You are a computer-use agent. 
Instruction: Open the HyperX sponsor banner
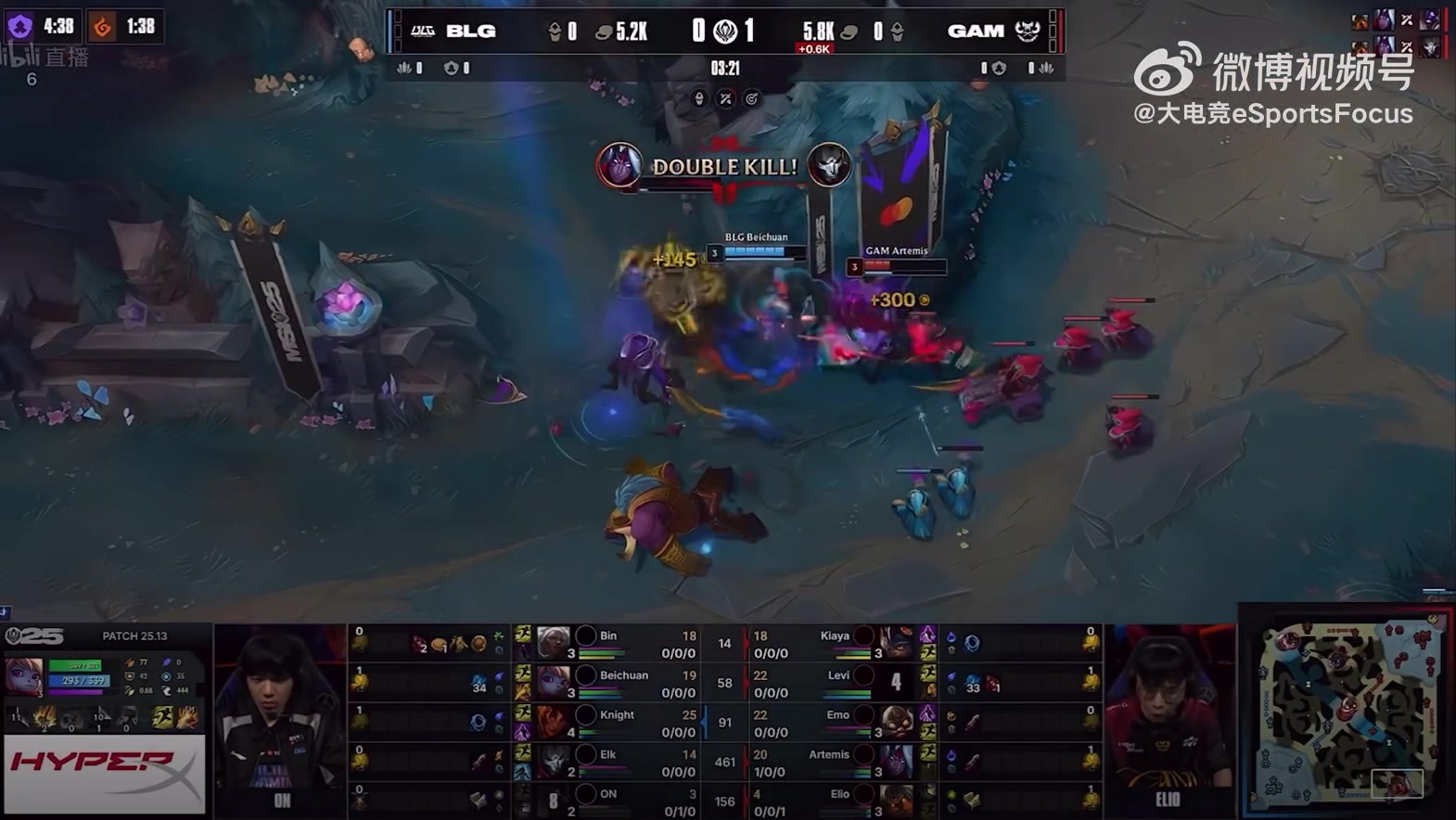click(104, 773)
